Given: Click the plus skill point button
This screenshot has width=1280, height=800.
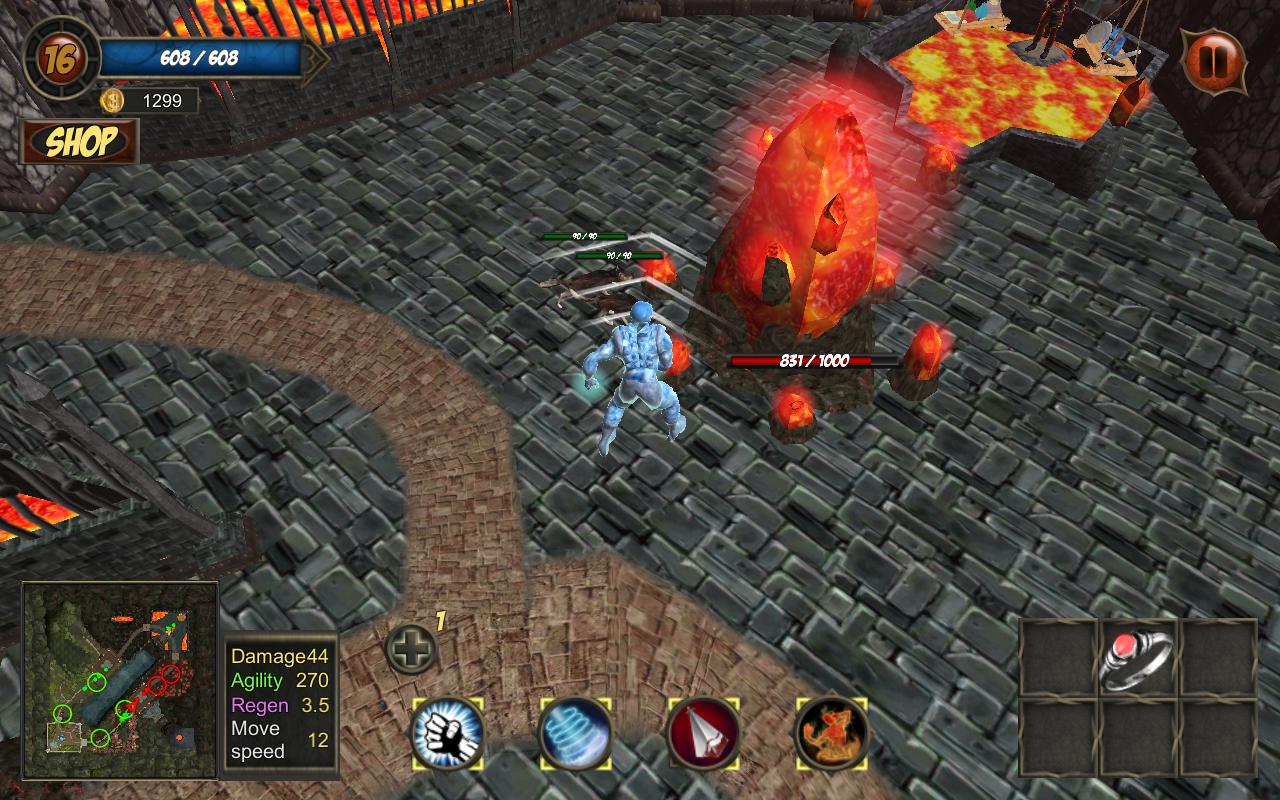Looking at the screenshot, I should tap(411, 651).
